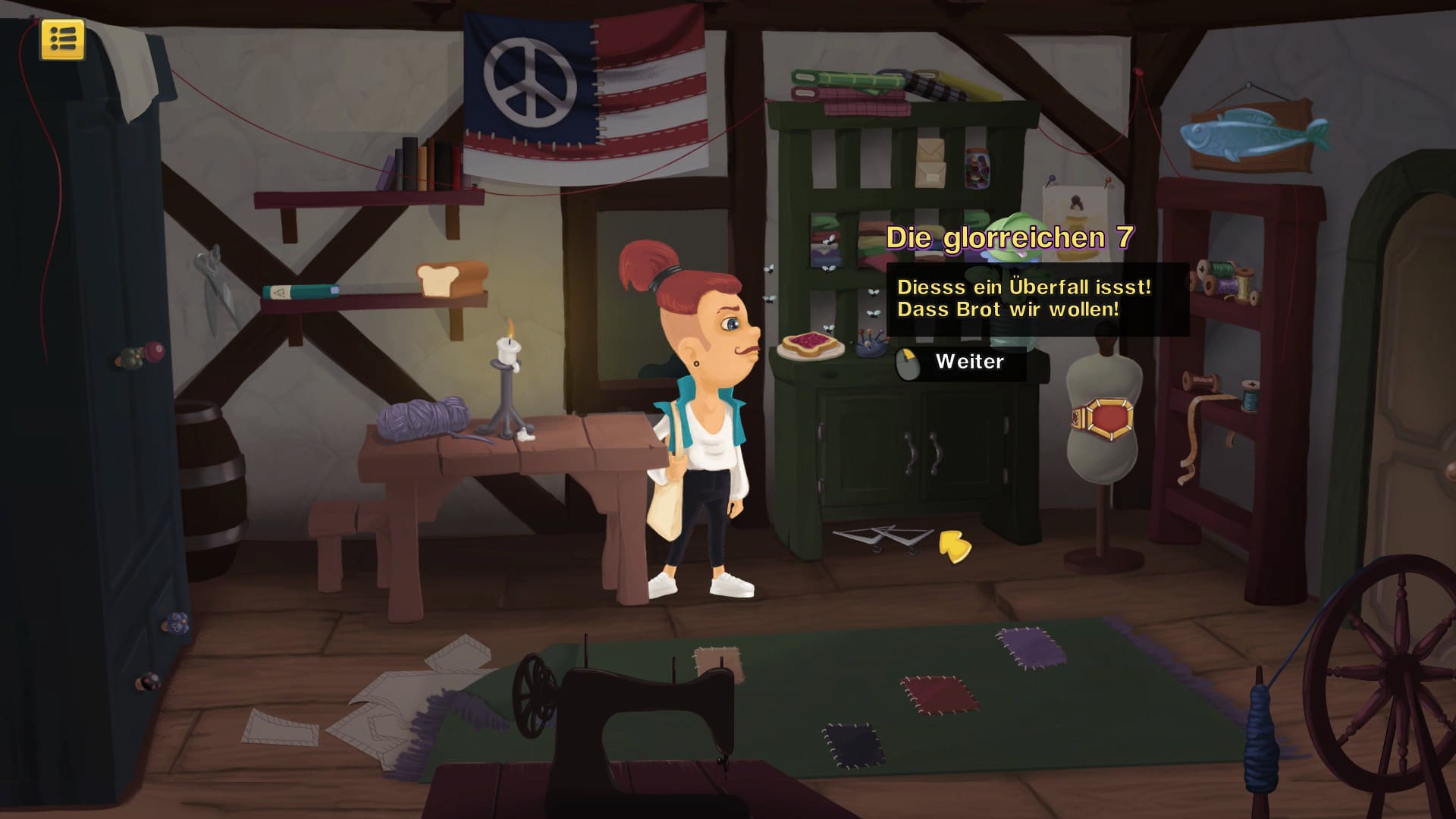Open the yellow list menu icon
The image size is (1456, 819).
63,39
